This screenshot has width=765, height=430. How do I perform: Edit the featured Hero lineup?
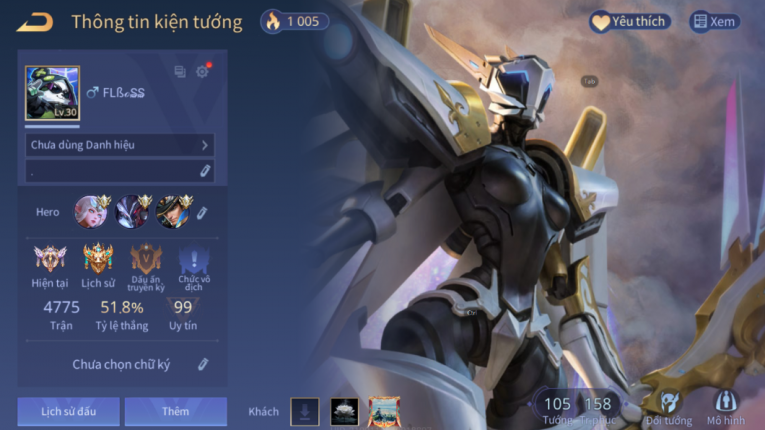[202, 212]
